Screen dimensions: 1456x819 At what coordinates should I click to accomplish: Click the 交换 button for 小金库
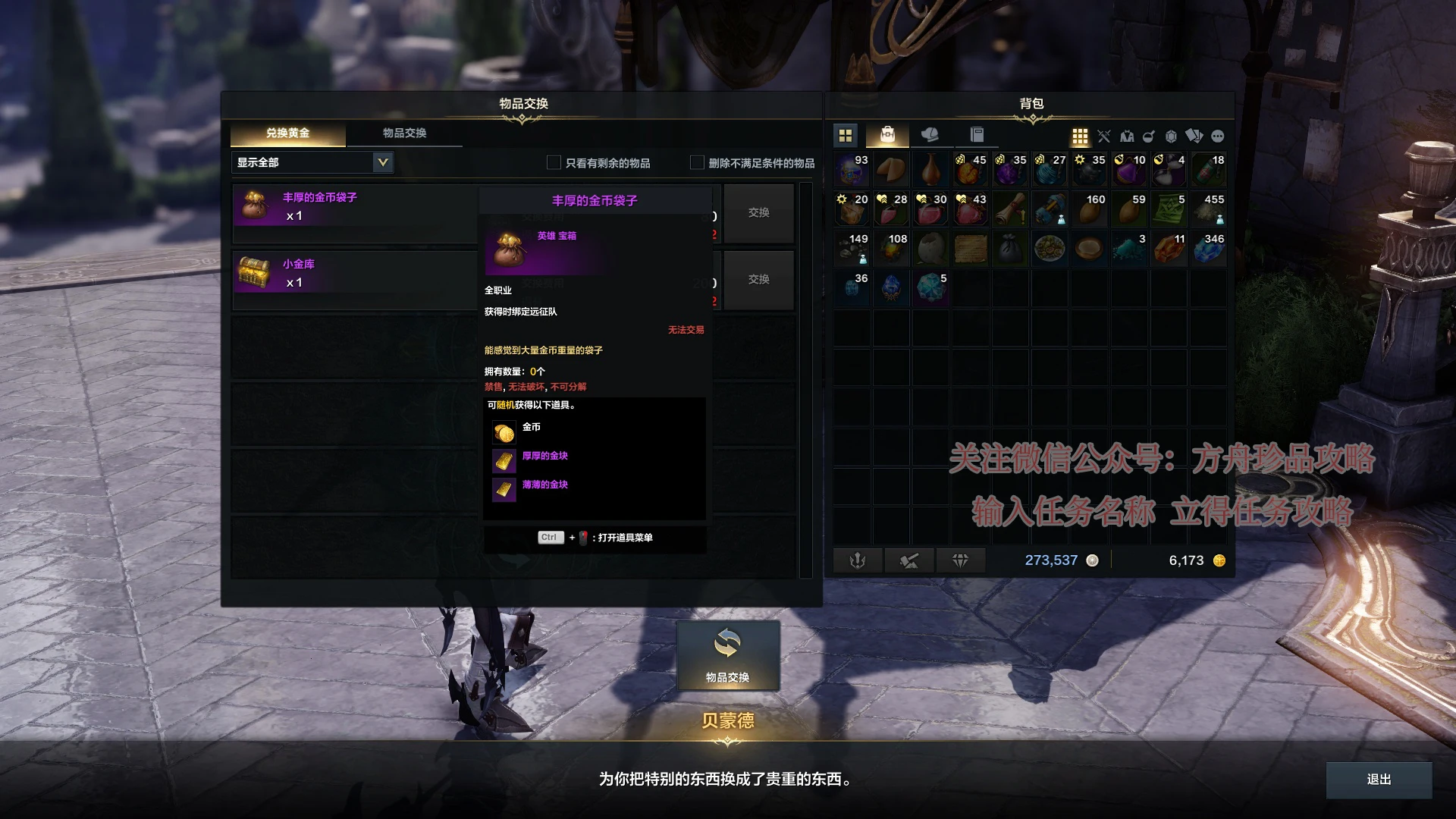click(758, 280)
